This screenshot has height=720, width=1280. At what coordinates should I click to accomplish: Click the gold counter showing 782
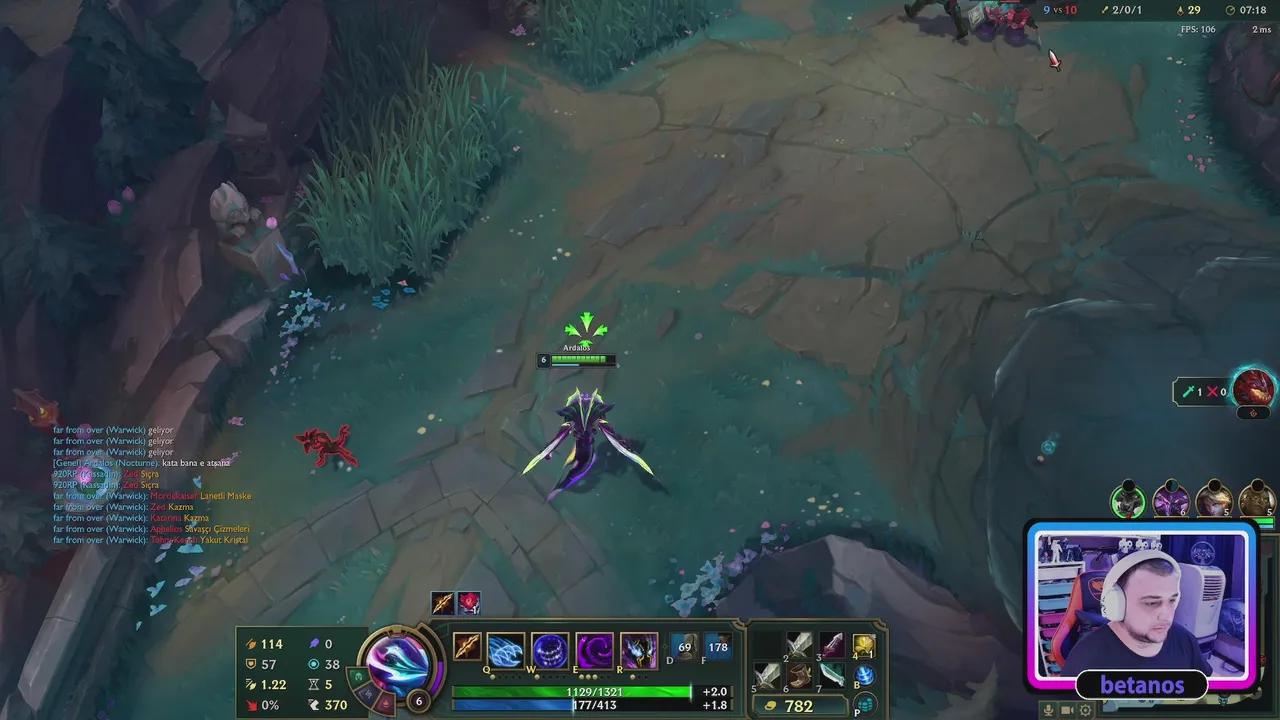pos(799,704)
